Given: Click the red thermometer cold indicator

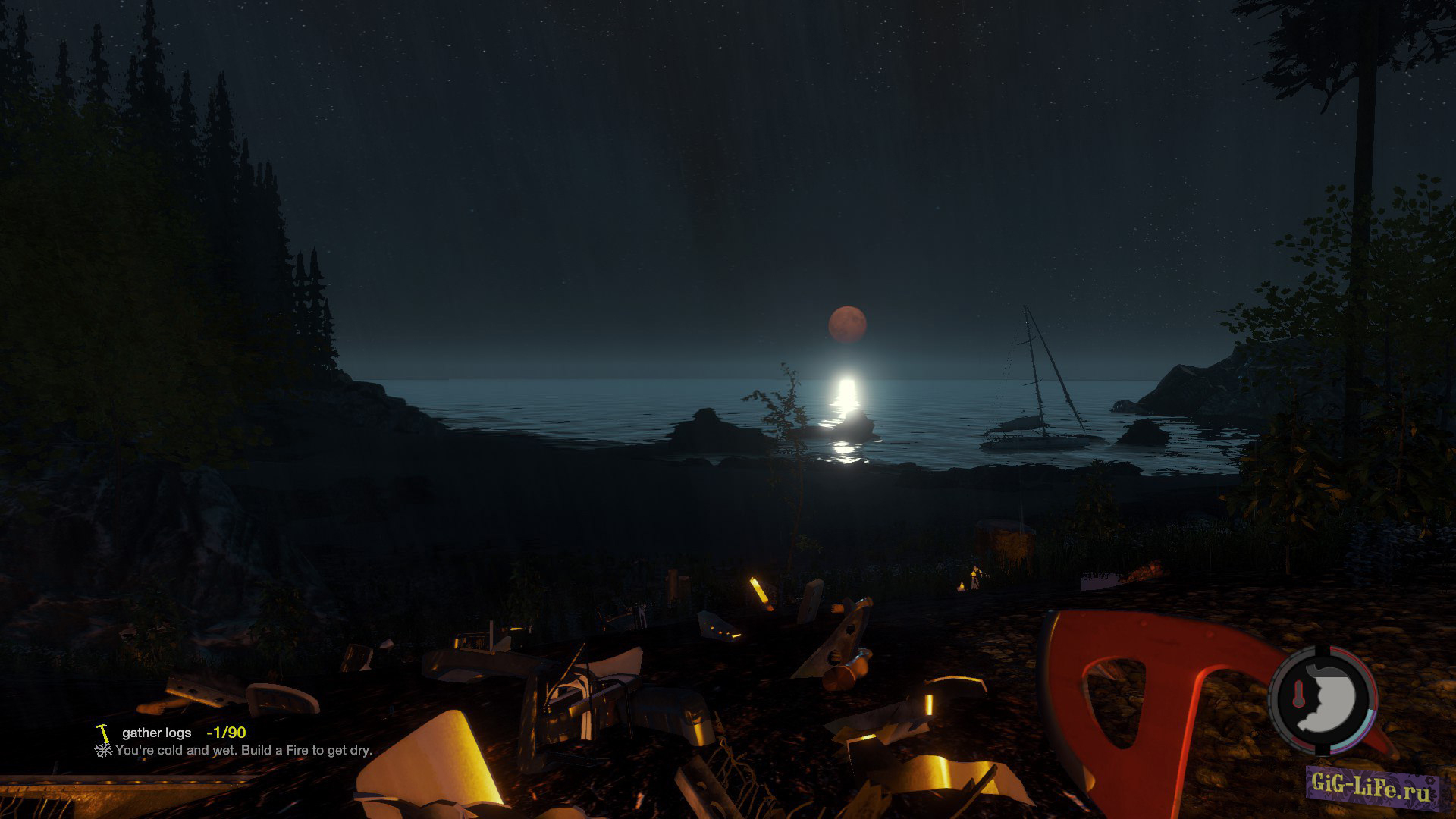Looking at the screenshot, I should pyautogui.click(x=1298, y=695).
